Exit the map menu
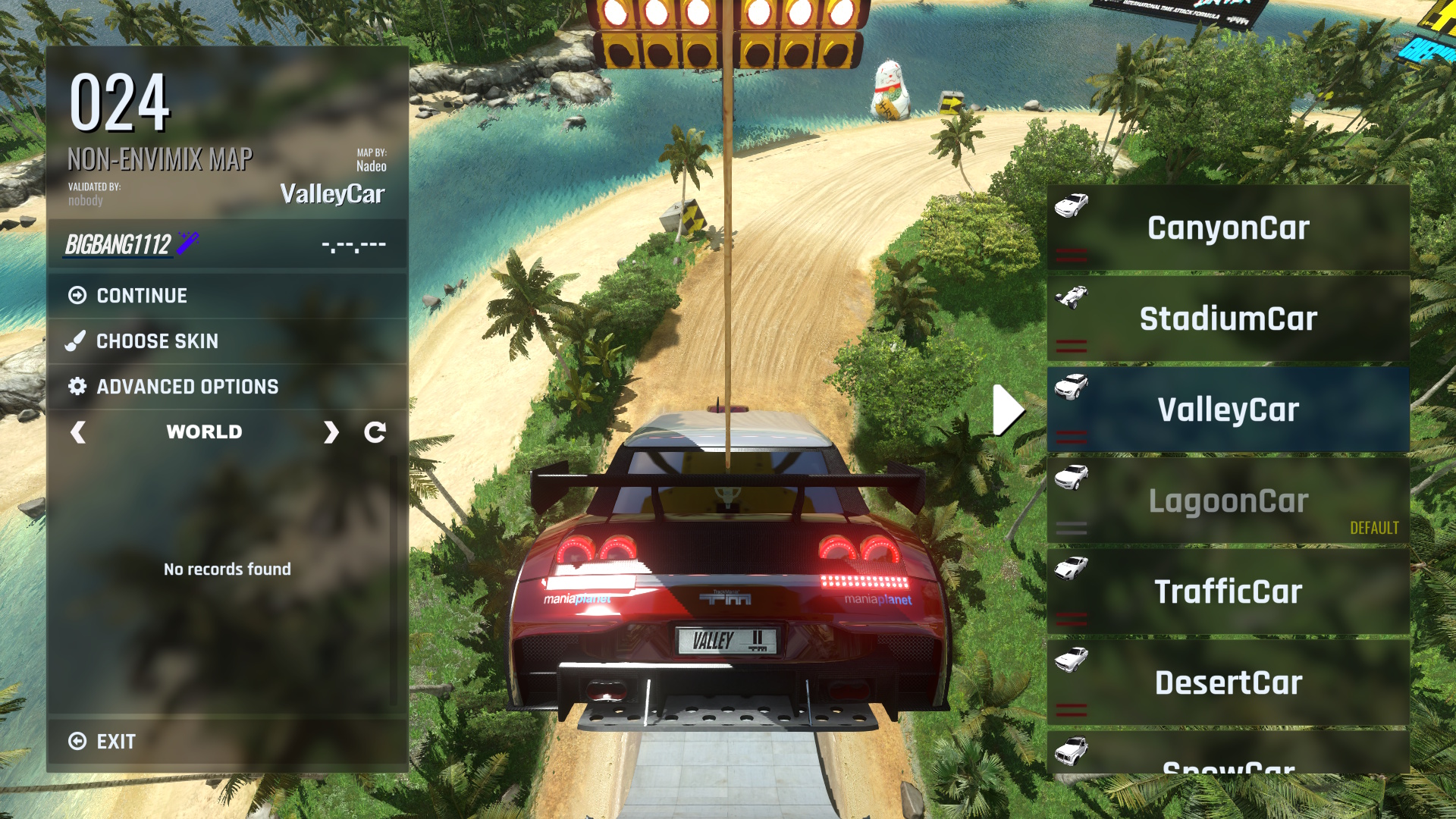The height and width of the screenshot is (819, 1456). (x=116, y=742)
